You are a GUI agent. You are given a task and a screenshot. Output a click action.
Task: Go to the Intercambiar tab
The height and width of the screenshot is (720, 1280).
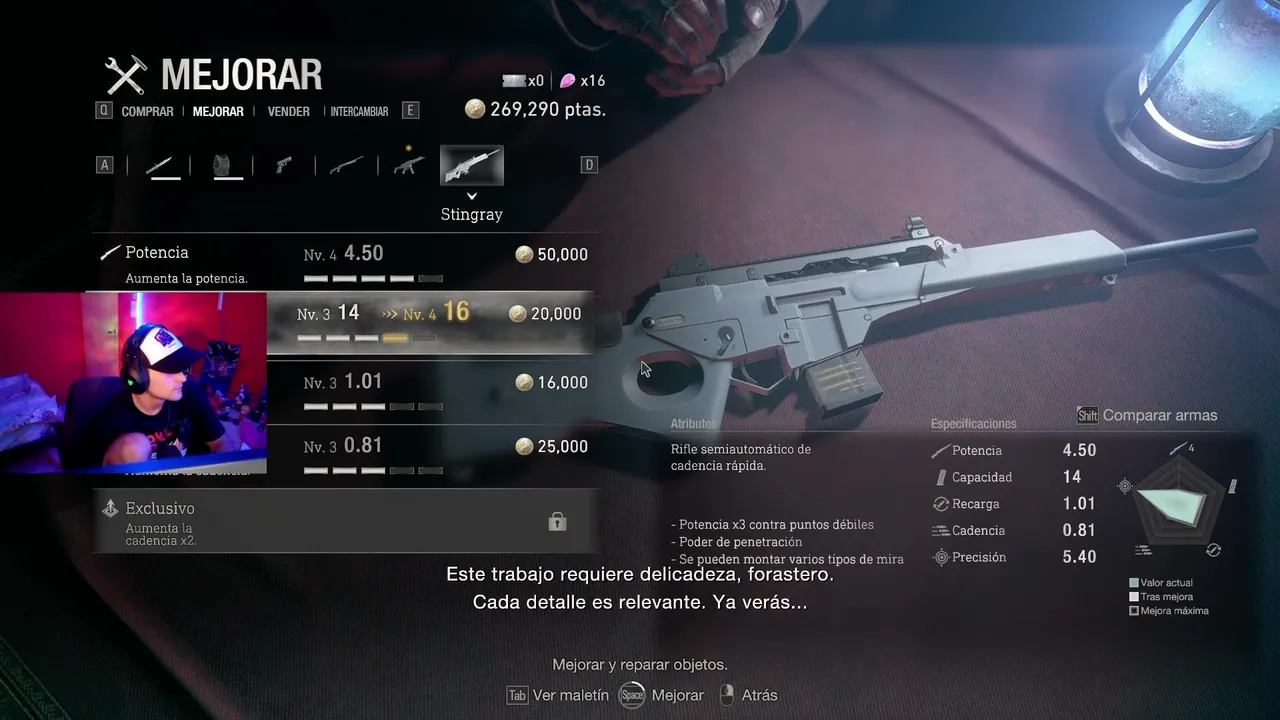click(x=359, y=112)
